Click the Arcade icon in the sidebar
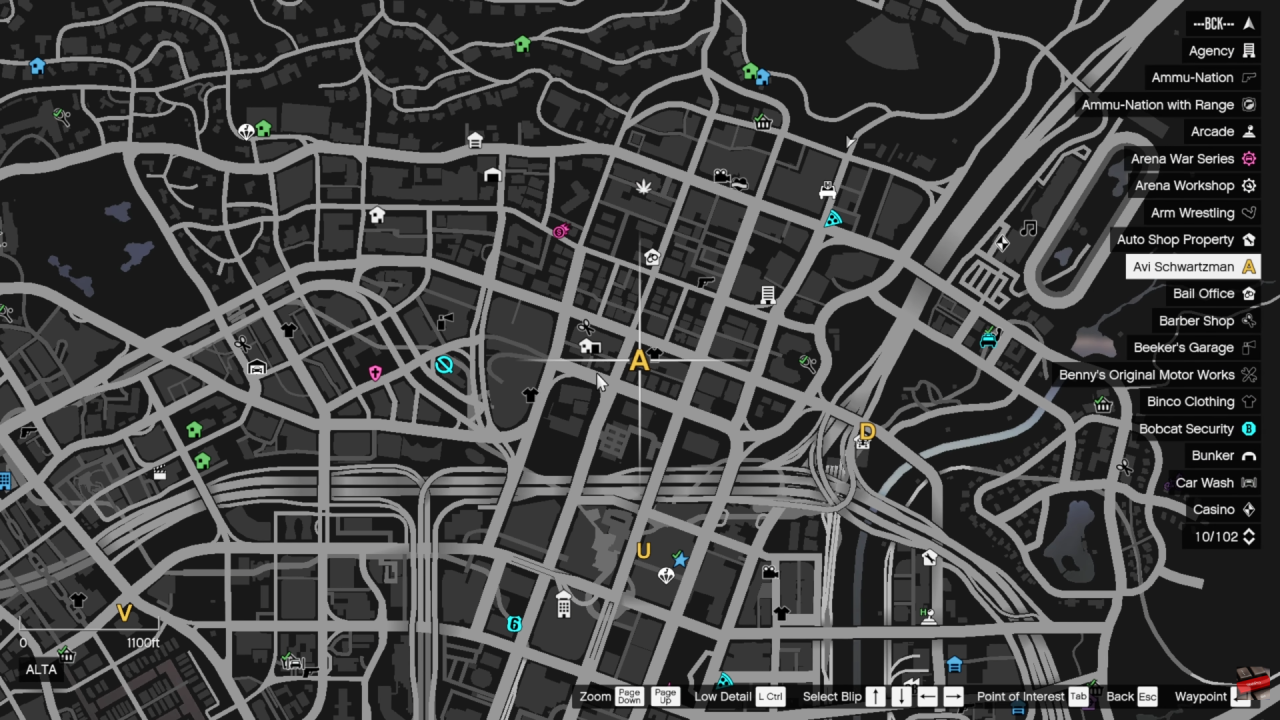Viewport: 1280px width, 720px height. [x=1248, y=131]
